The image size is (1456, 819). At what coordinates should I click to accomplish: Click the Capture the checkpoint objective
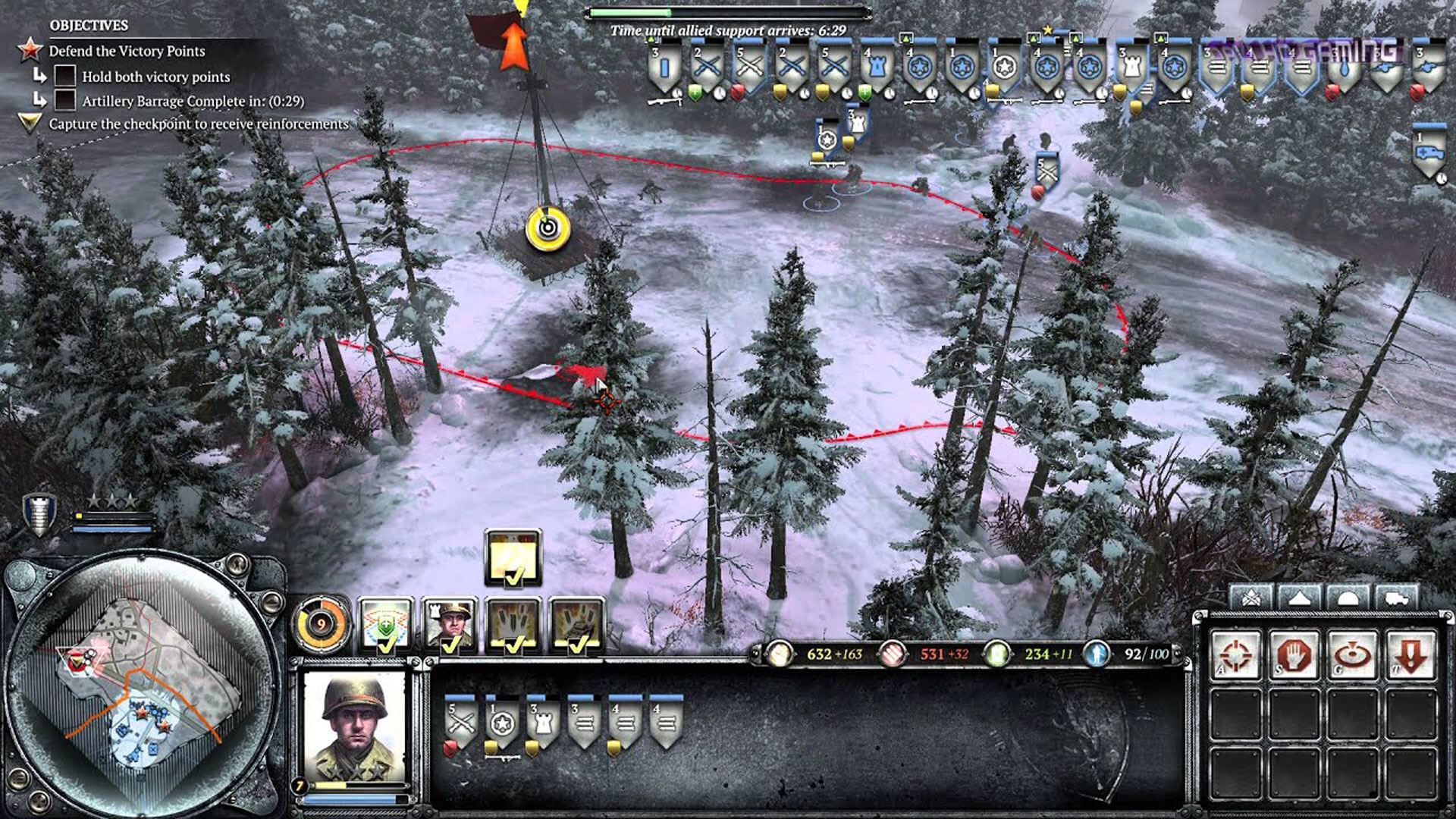(x=199, y=124)
